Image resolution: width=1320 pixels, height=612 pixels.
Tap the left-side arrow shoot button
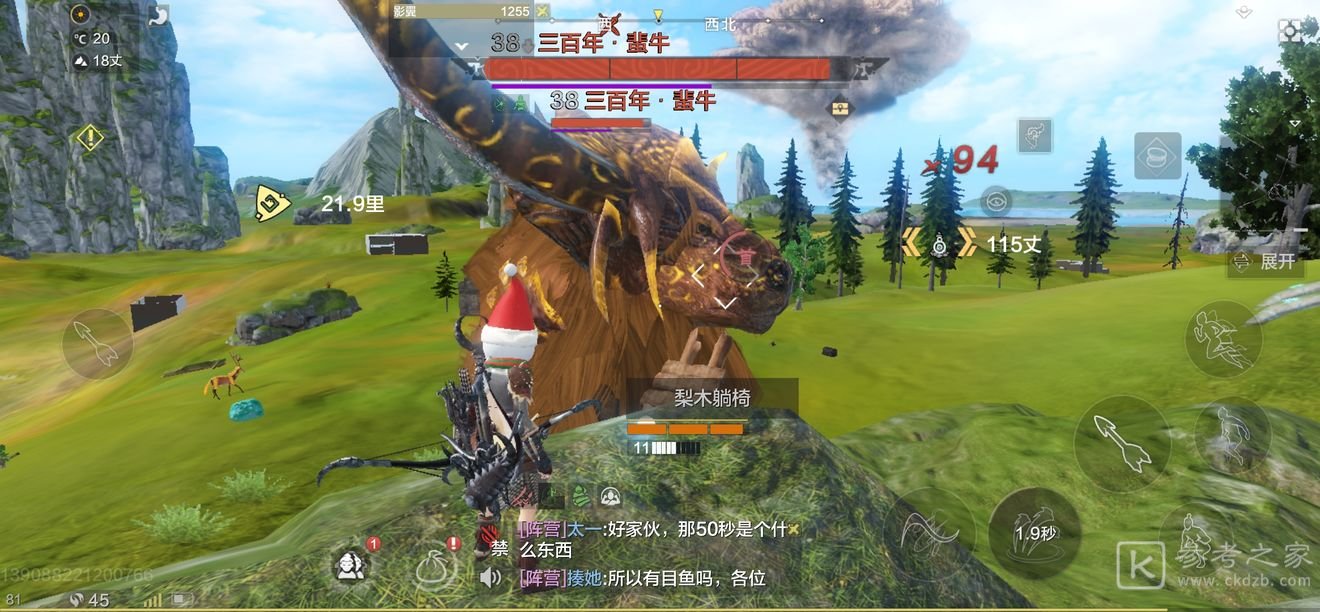tap(98, 343)
